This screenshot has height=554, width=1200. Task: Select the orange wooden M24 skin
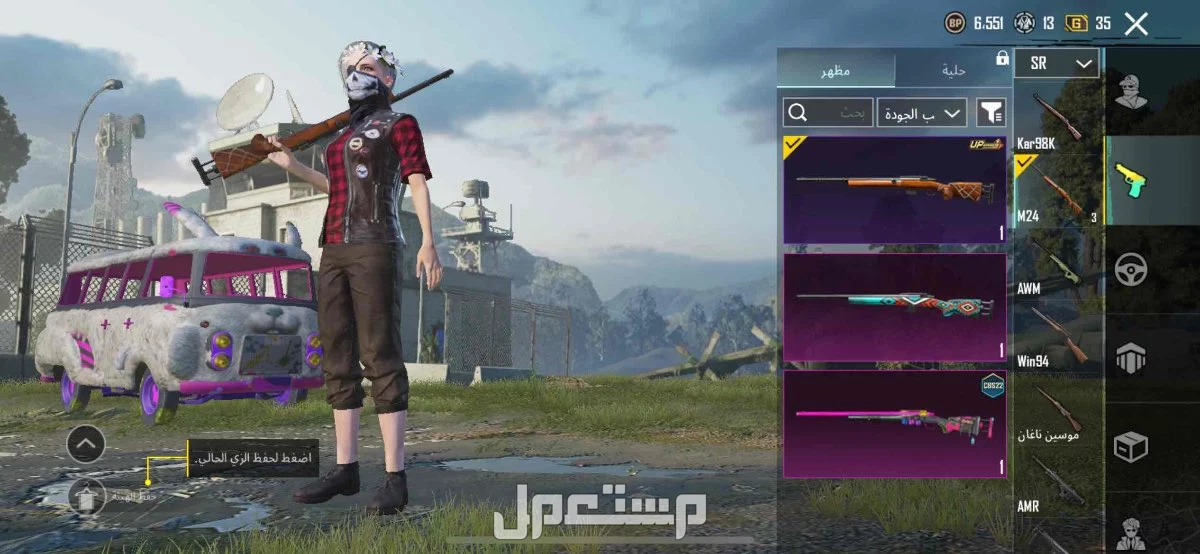click(x=894, y=190)
